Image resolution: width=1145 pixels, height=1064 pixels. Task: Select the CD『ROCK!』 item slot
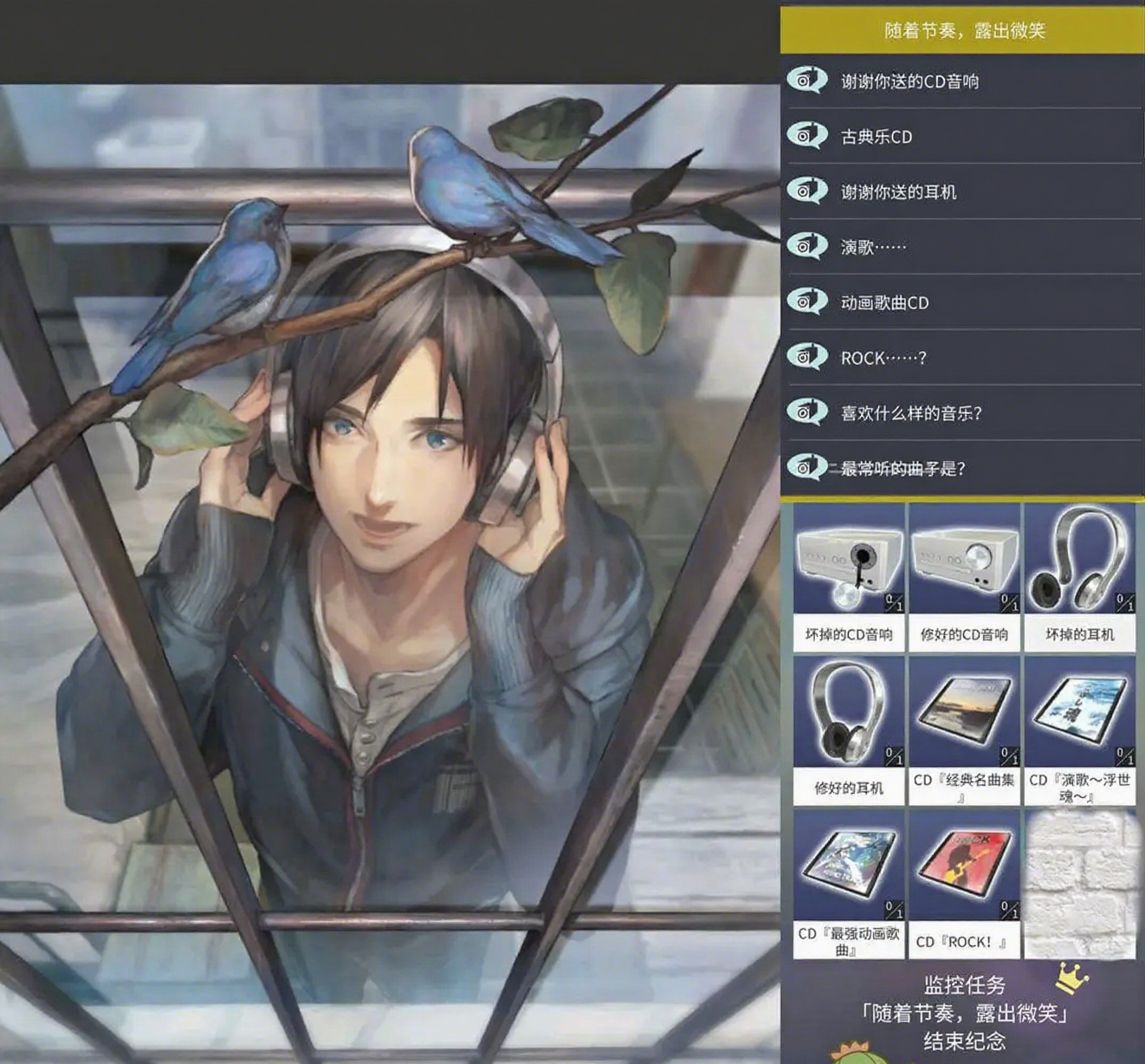pyautogui.click(x=964, y=882)
